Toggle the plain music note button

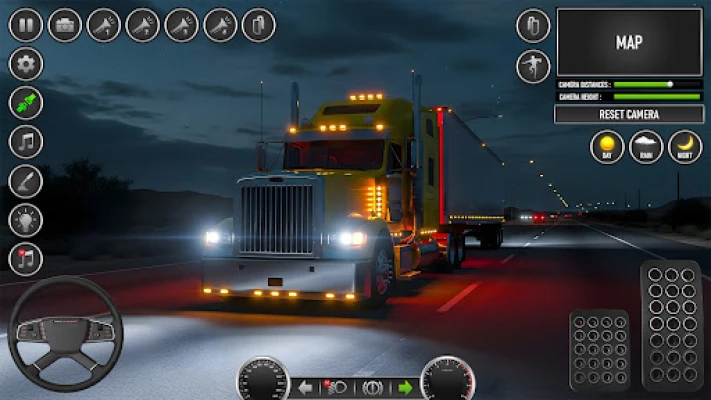click(26, 142)
